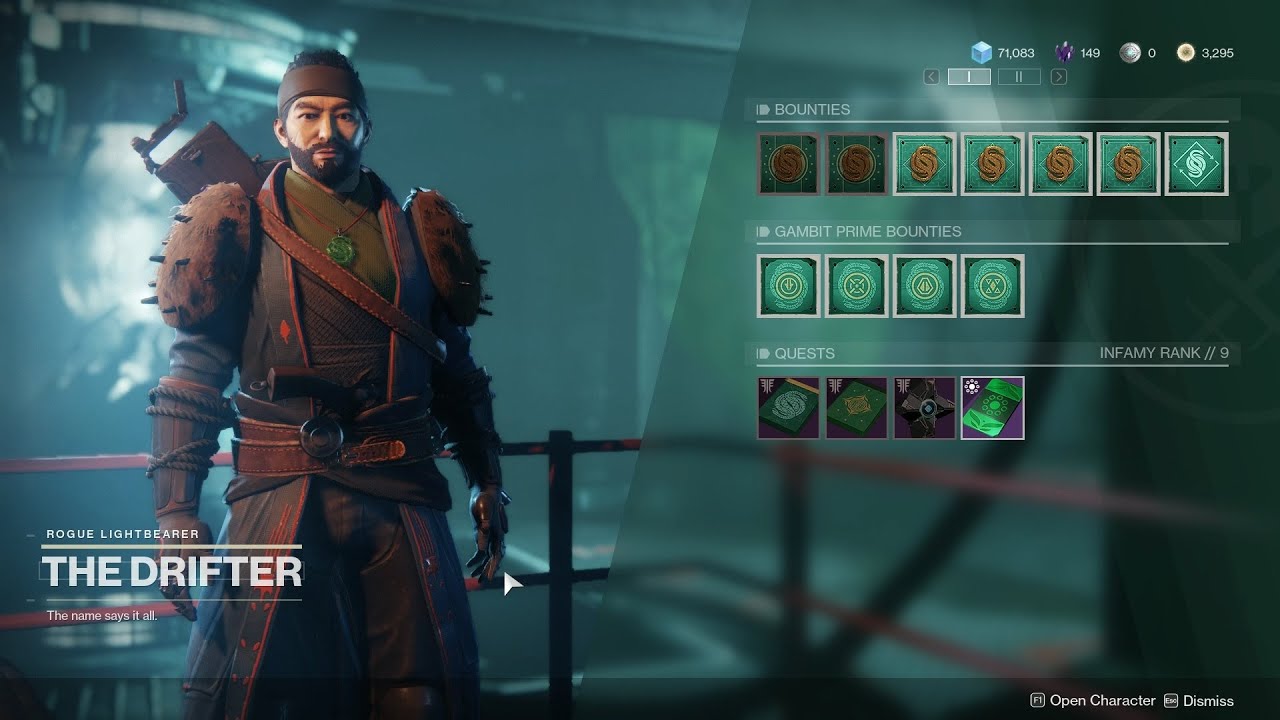Switch to vendor page II tab
The width and height of the screenshot is (1280, 720).
[1019, 77]
